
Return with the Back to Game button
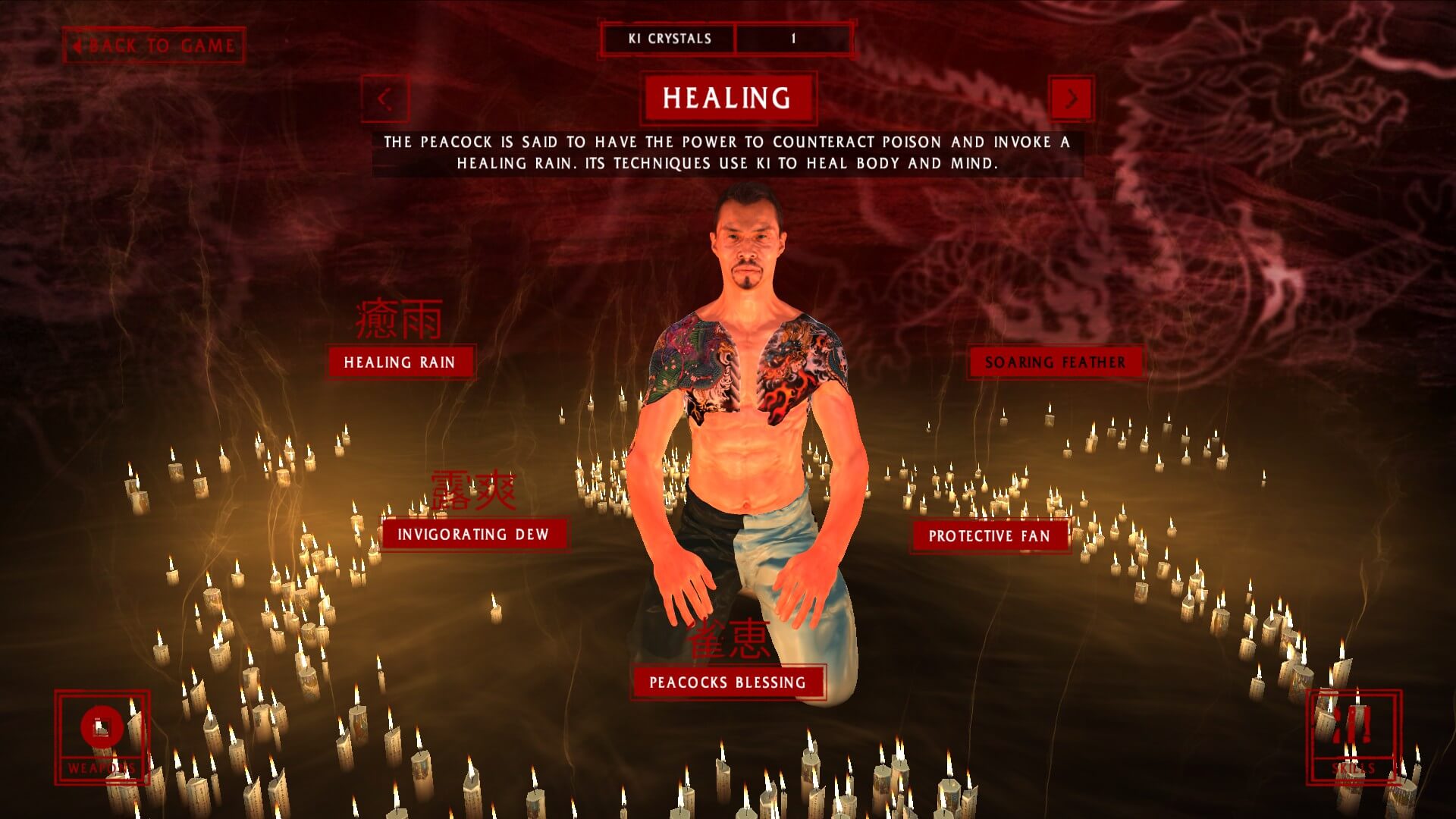155,45
